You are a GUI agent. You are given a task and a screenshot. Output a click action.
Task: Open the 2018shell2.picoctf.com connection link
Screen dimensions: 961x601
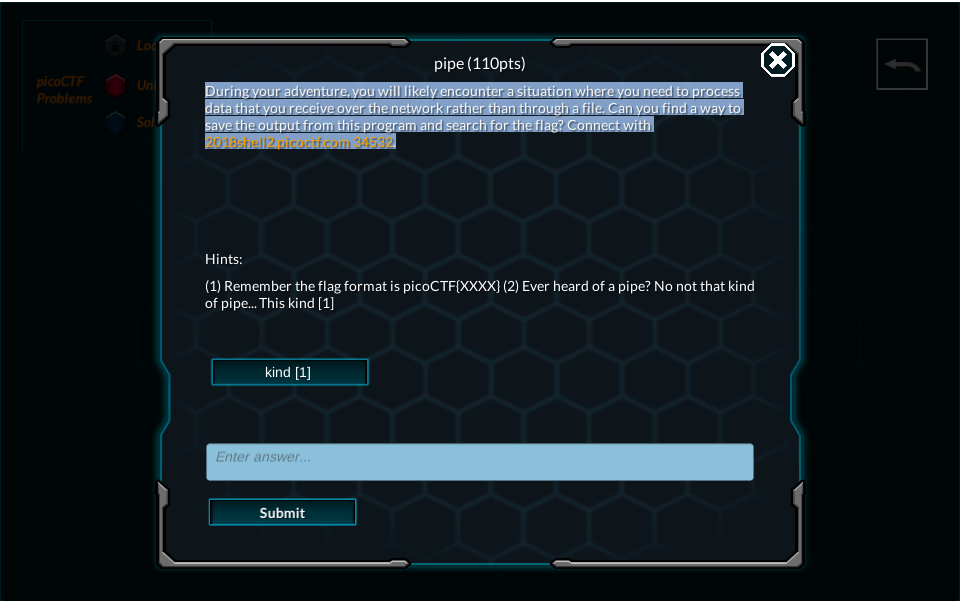tap(300, 142)
